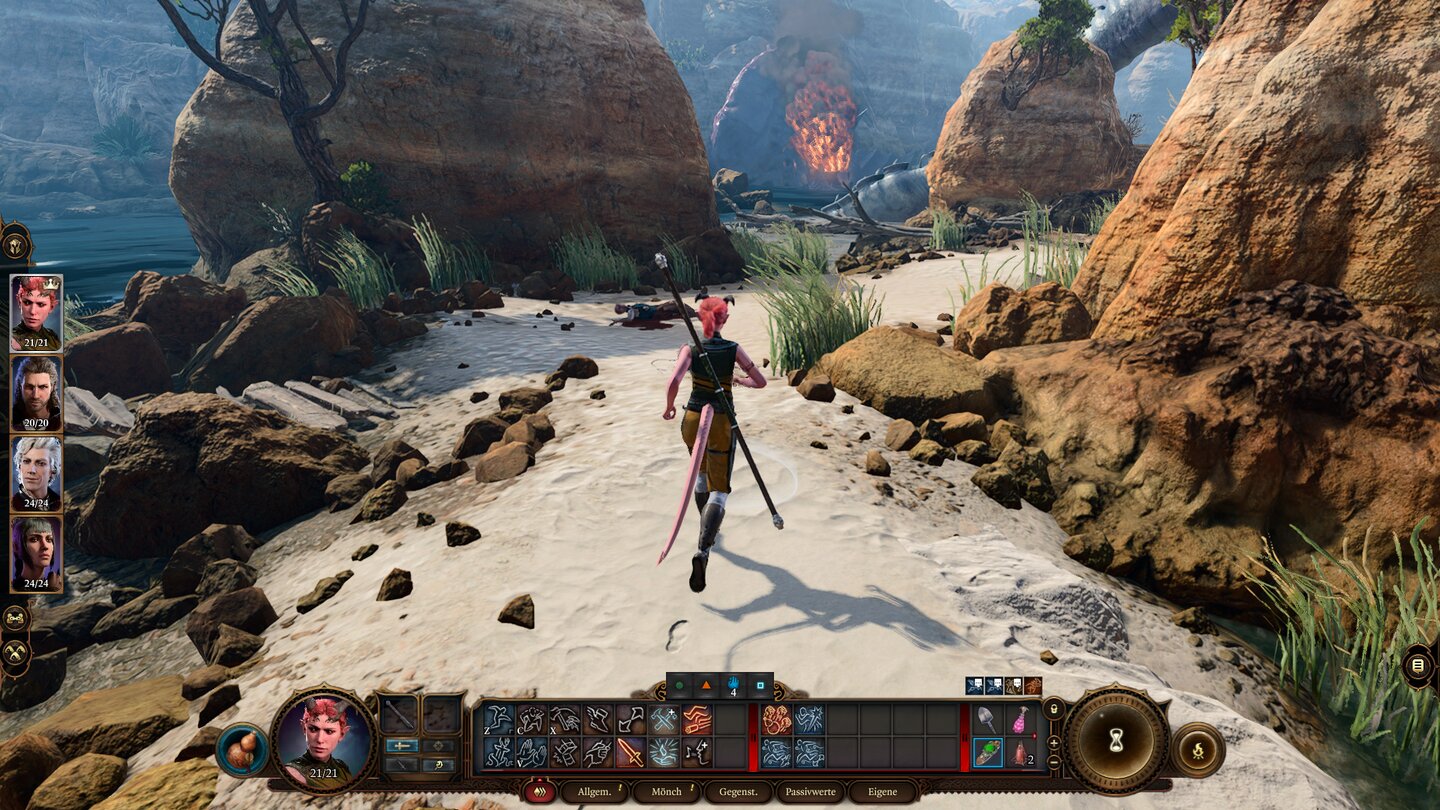Switch to the Eigene custom tab

[883, 792]
